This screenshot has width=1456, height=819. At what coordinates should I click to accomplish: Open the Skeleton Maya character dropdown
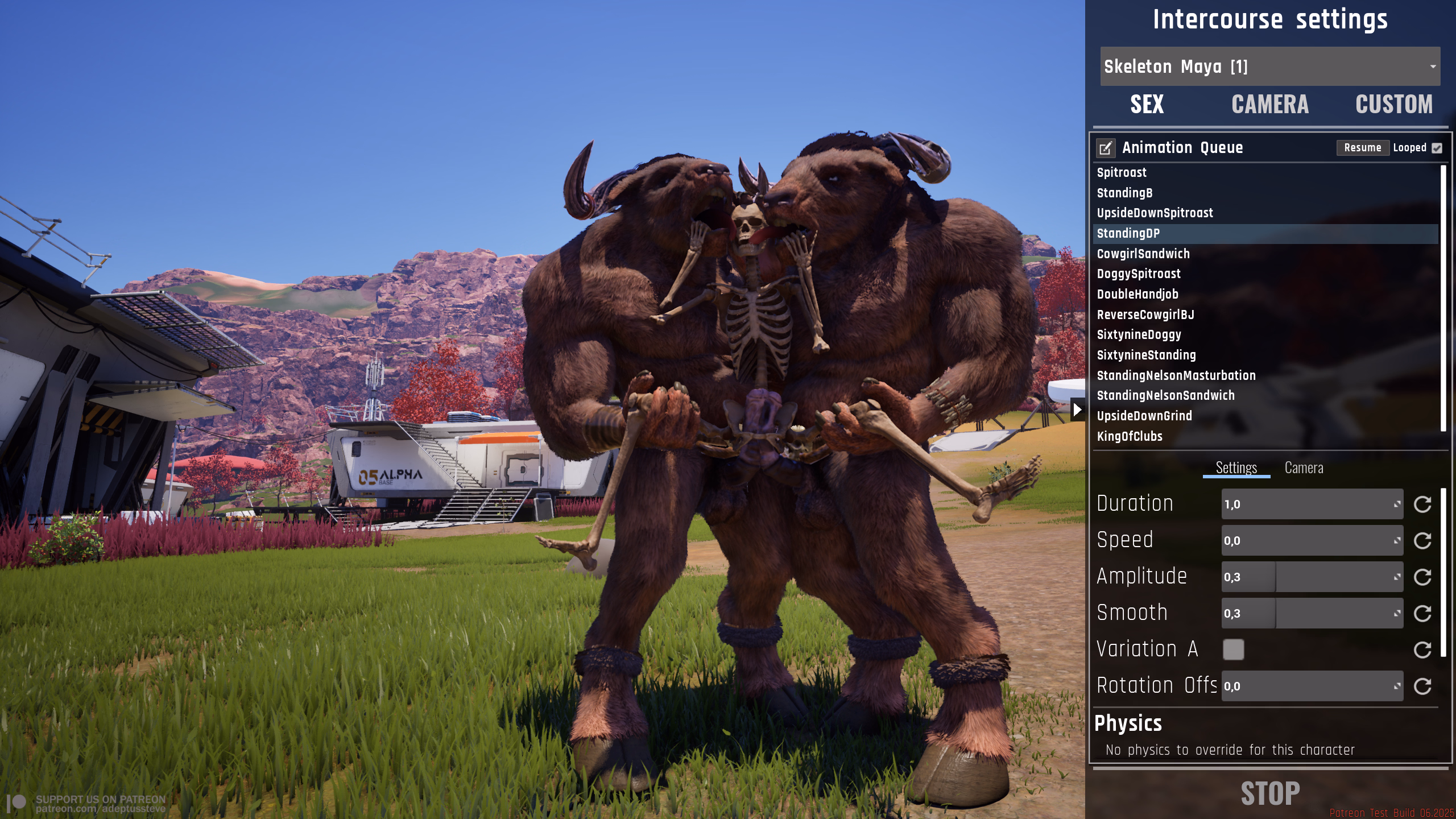(1269, 67)
